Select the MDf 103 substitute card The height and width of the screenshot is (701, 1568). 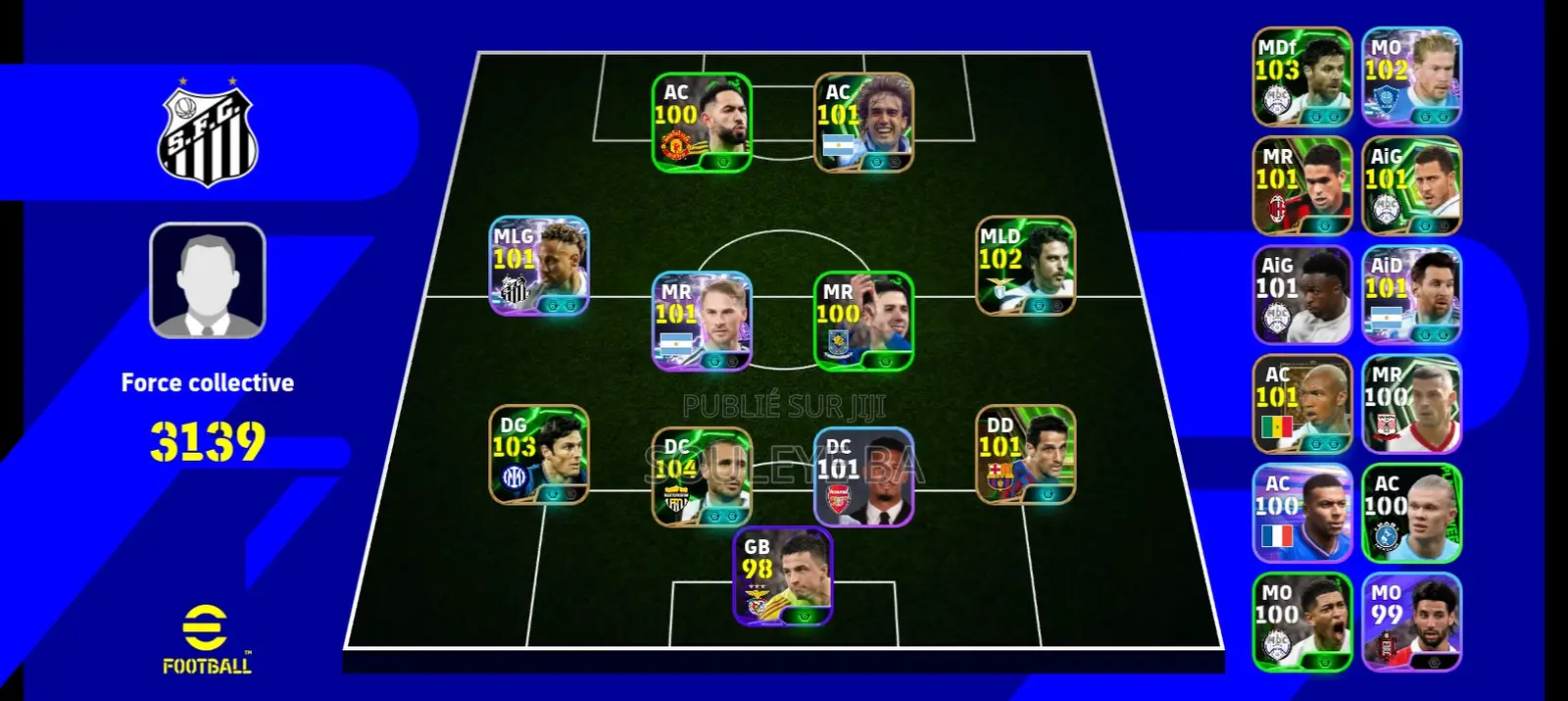1302,76
